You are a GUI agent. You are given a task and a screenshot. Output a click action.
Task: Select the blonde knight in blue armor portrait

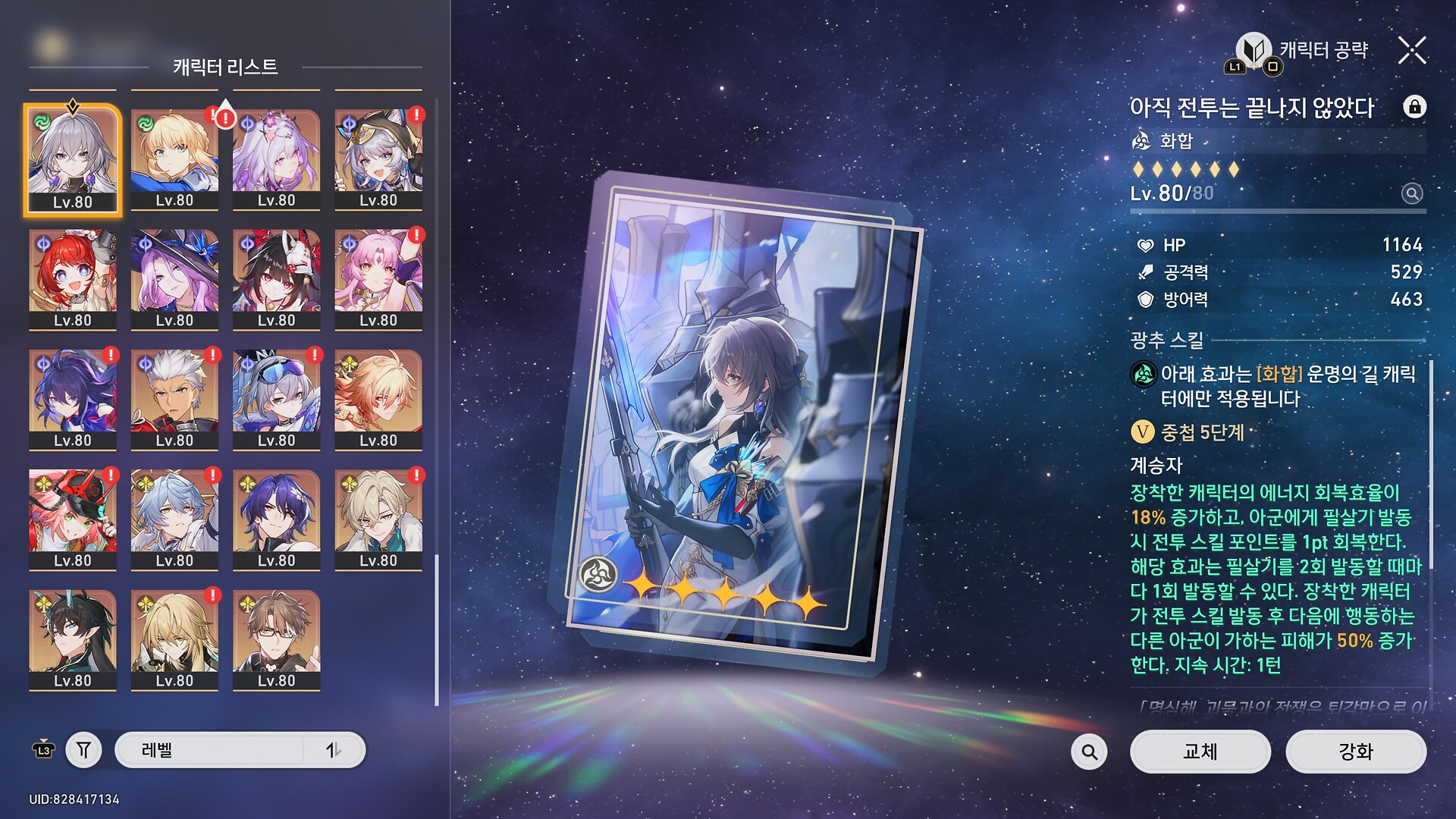pyautogui.click(x=174, y=158)
